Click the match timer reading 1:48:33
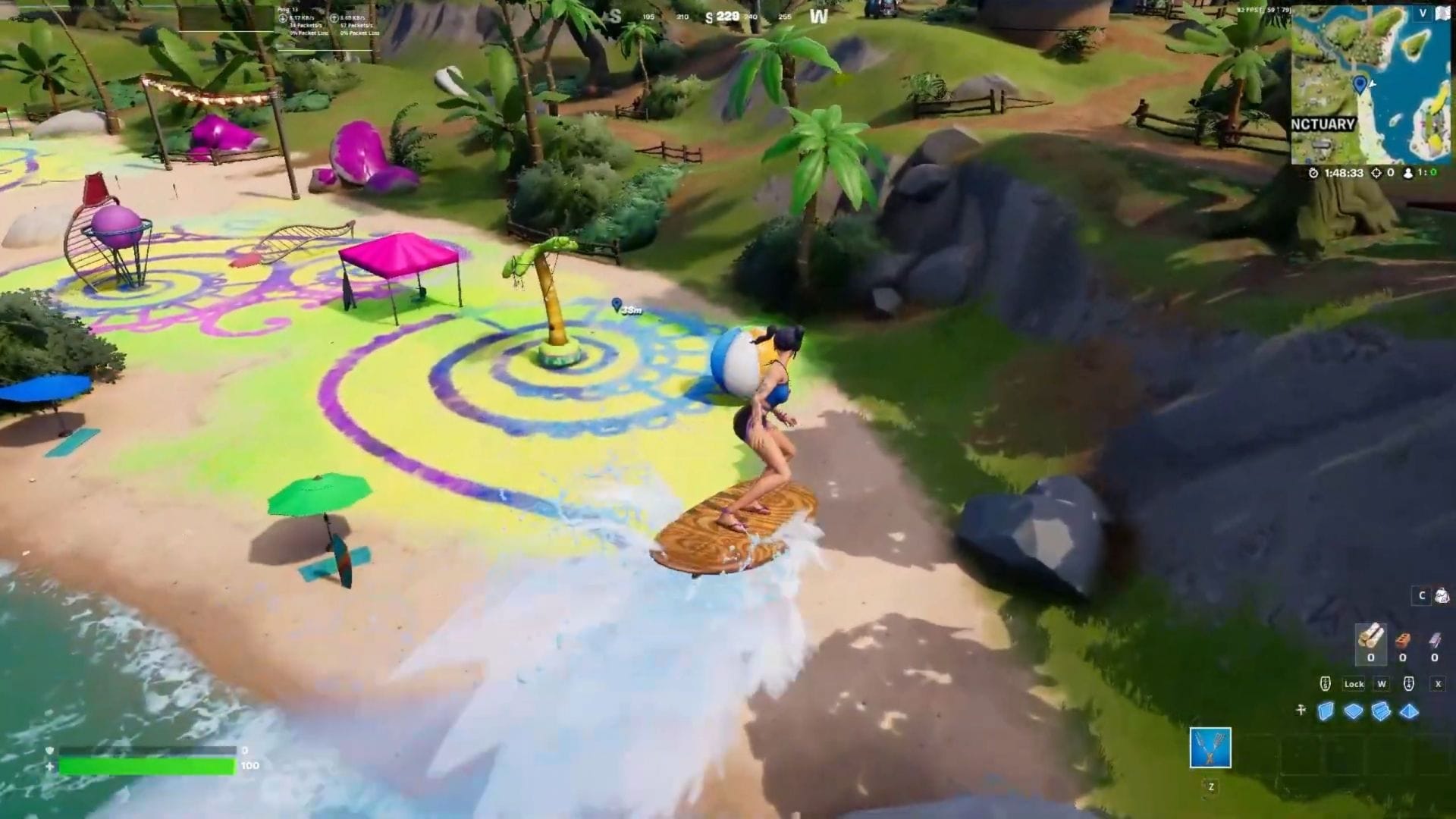 click(1343, 173)
